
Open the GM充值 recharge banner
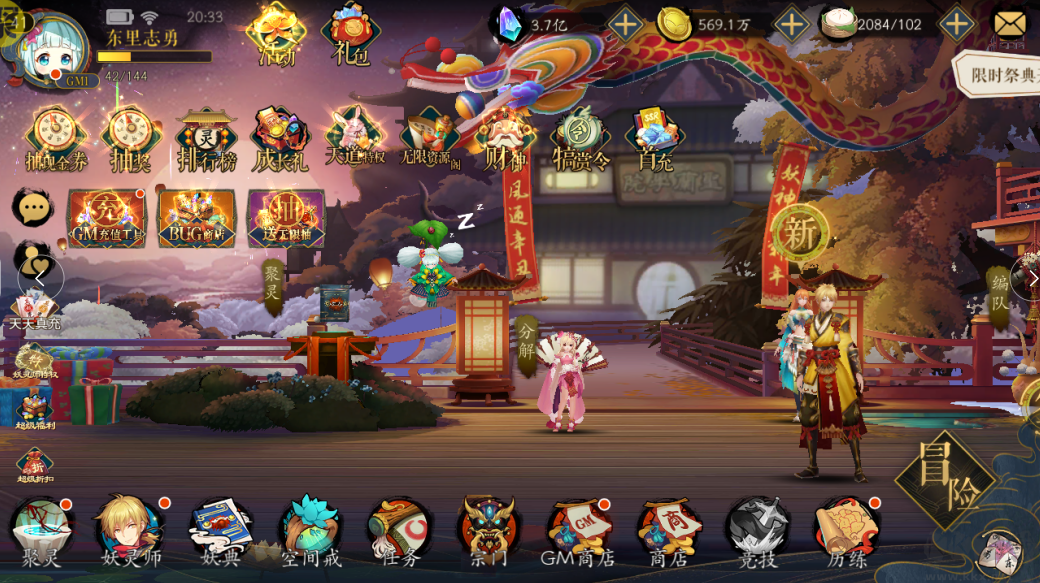tap(106, 218)
